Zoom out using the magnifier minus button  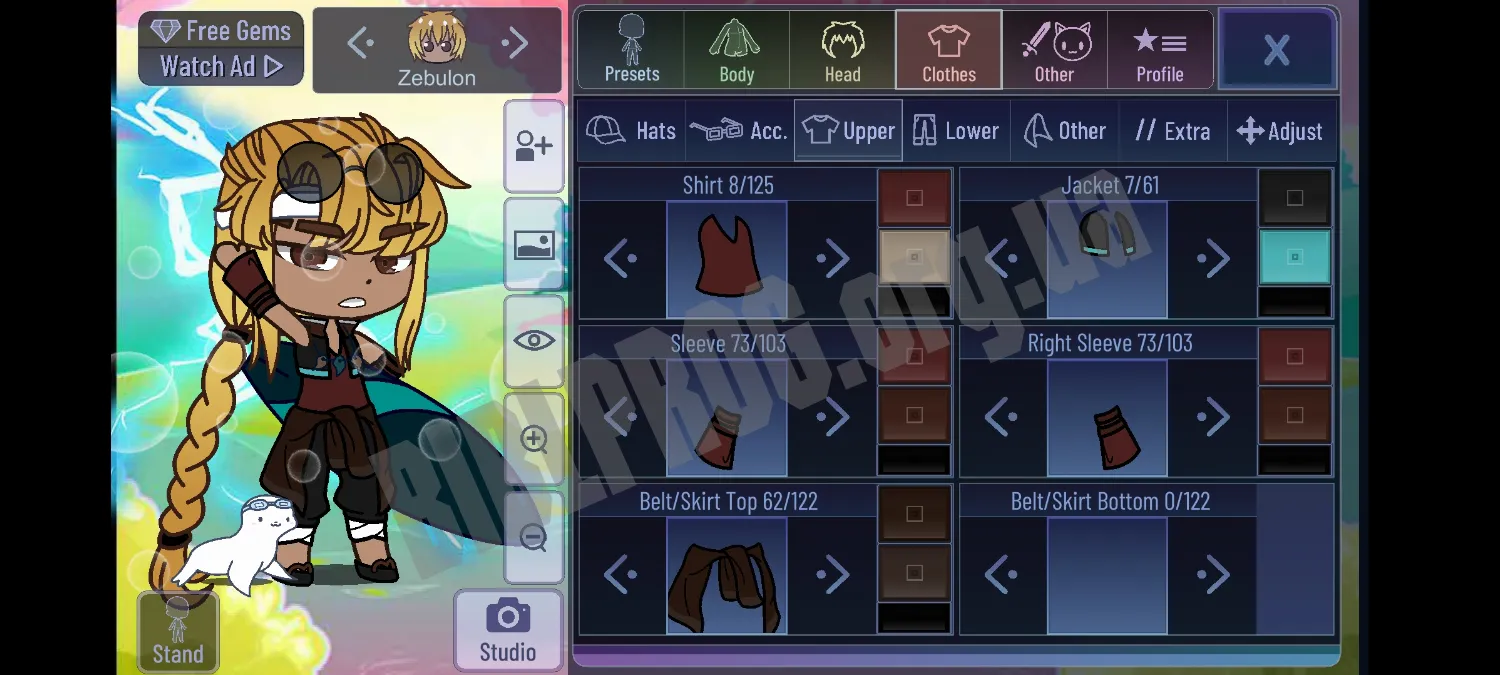pyautogui.click(x=534, y=537)
